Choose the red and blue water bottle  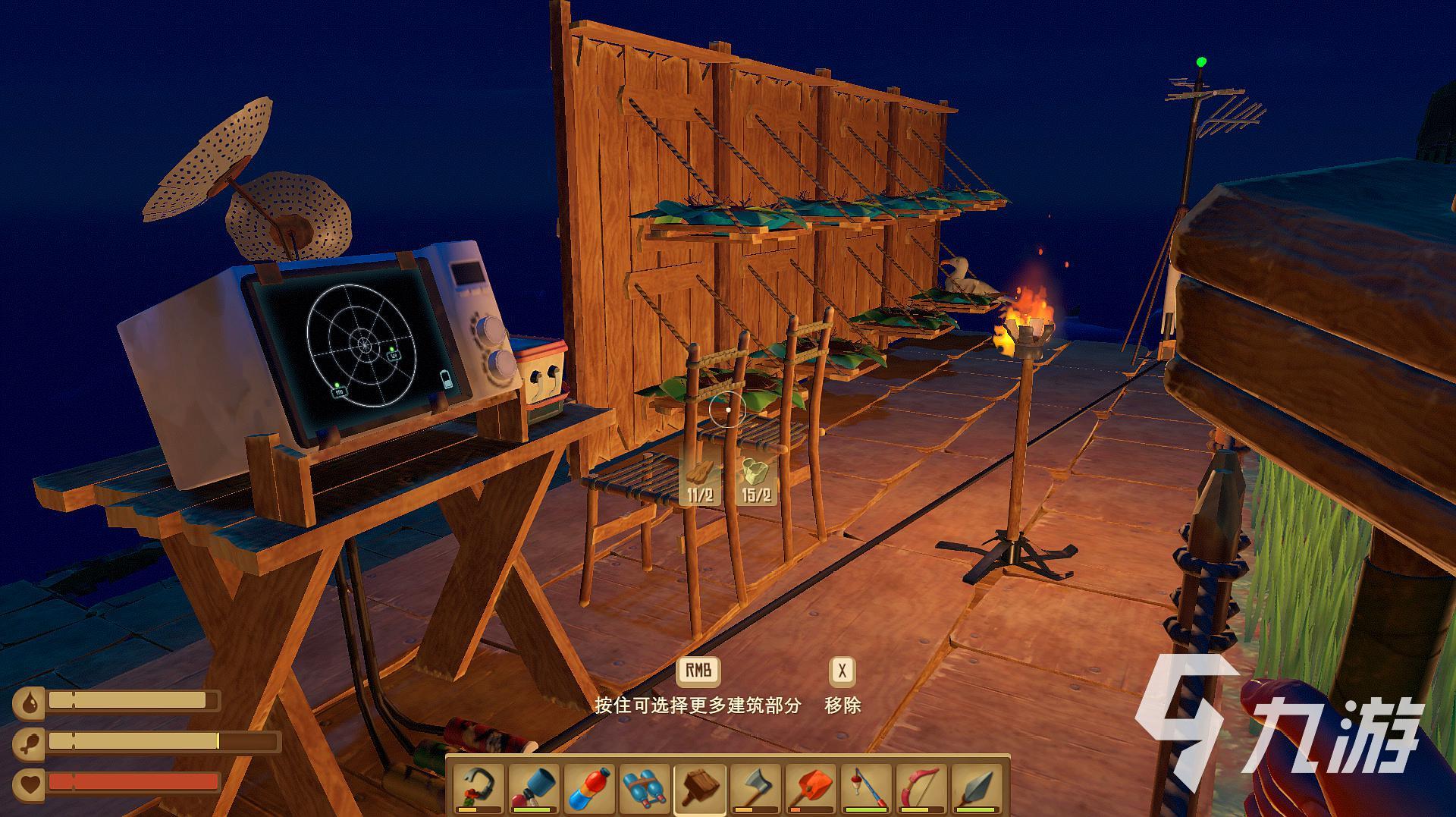coord(590,789)
